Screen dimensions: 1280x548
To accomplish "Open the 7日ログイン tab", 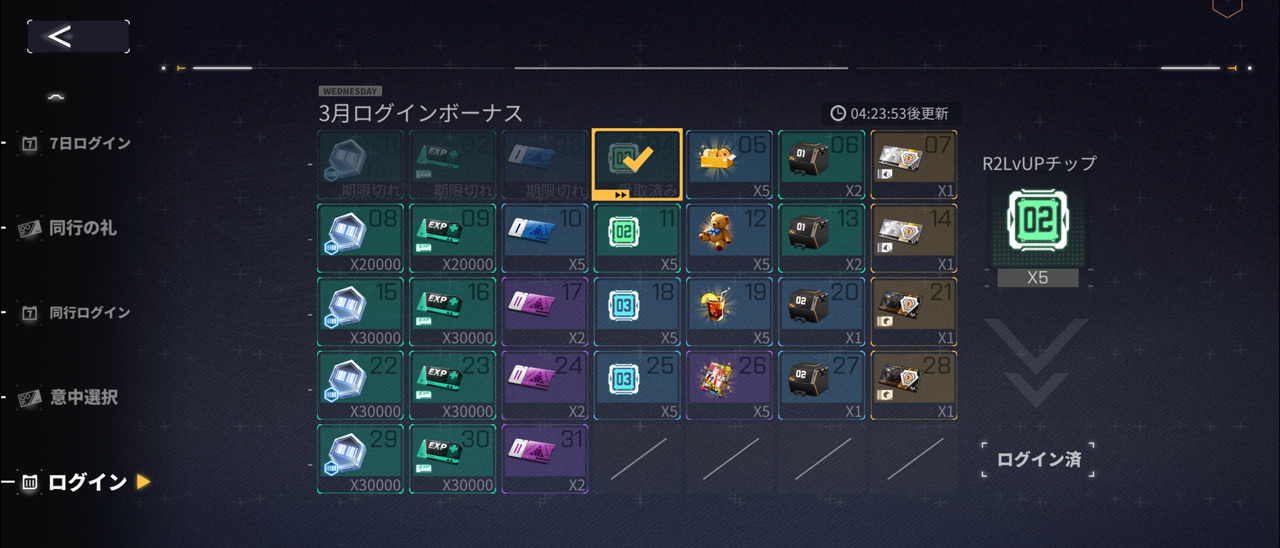I will tap(89, 143).
